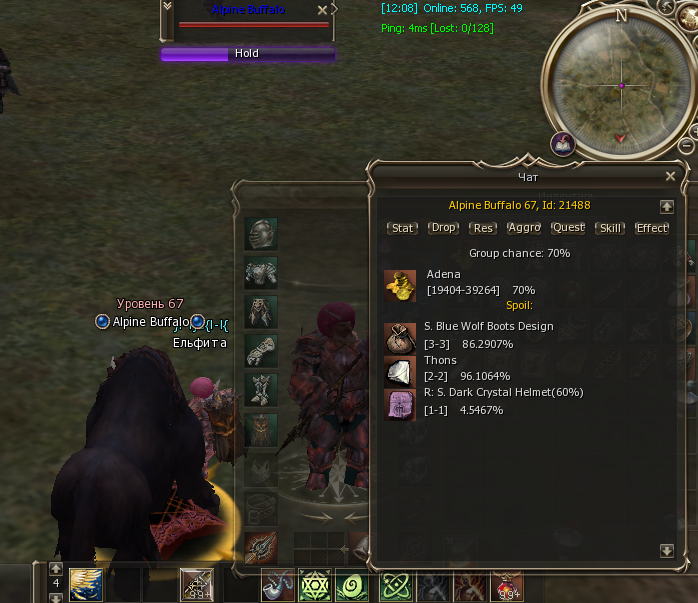
Task: Click the scroll-up arrow in the dialog
Action: click(x=667, y=206)
